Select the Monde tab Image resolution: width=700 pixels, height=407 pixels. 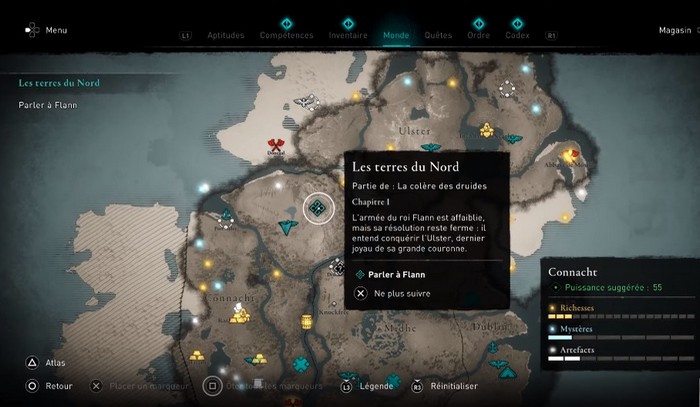click(396, 35)
